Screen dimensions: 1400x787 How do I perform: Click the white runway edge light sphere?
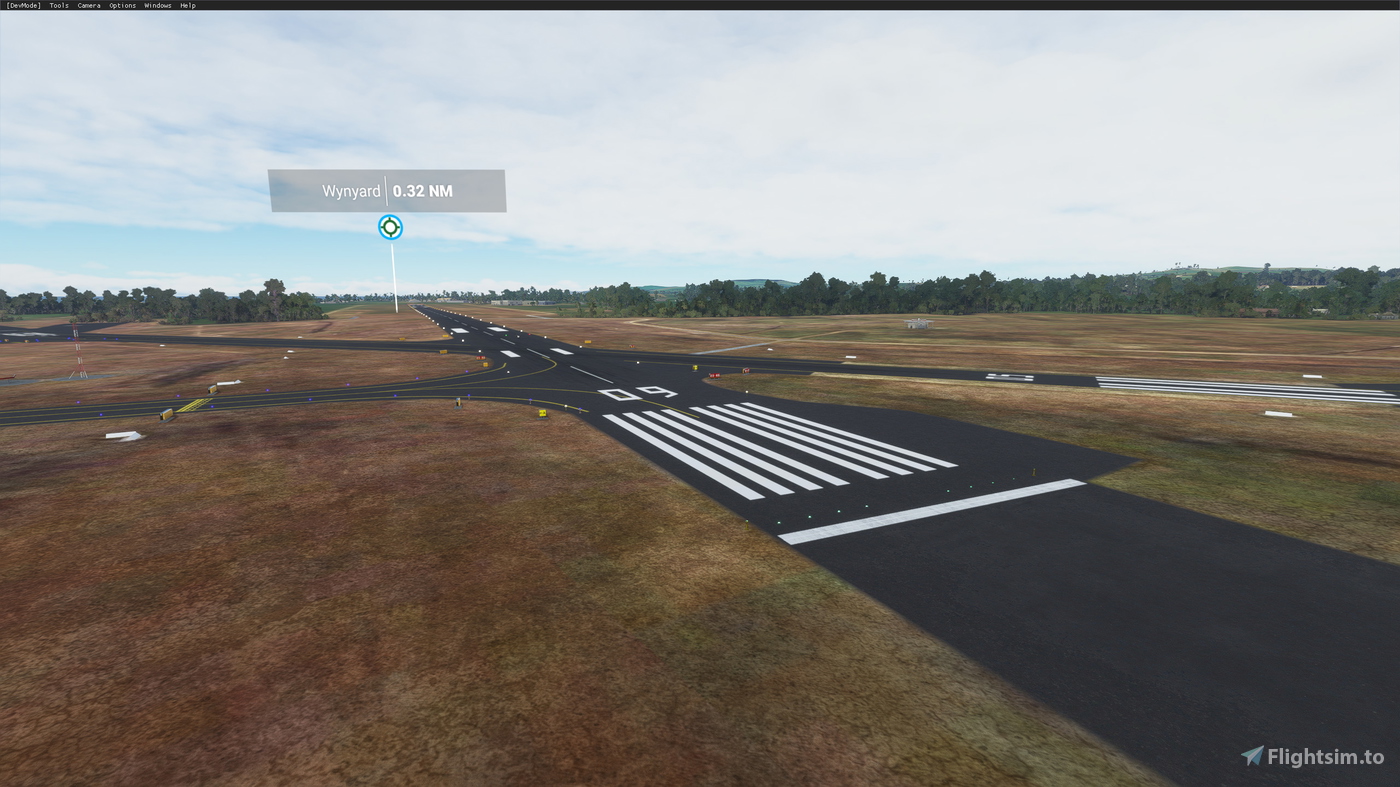pos(636,361)
